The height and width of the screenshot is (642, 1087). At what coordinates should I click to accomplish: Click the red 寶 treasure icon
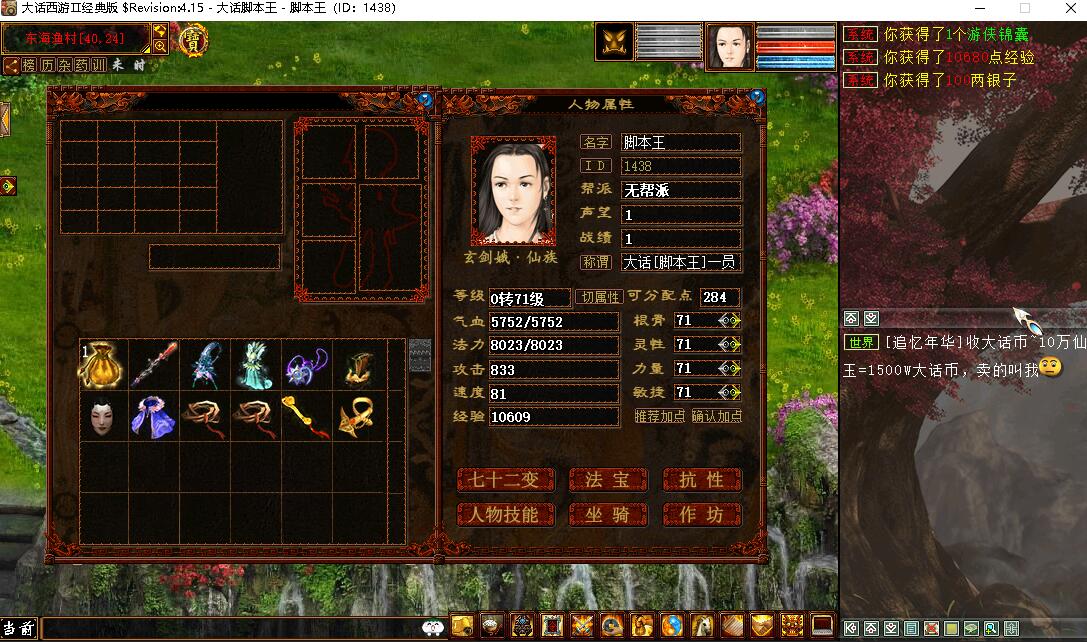(x=190, y=40)
